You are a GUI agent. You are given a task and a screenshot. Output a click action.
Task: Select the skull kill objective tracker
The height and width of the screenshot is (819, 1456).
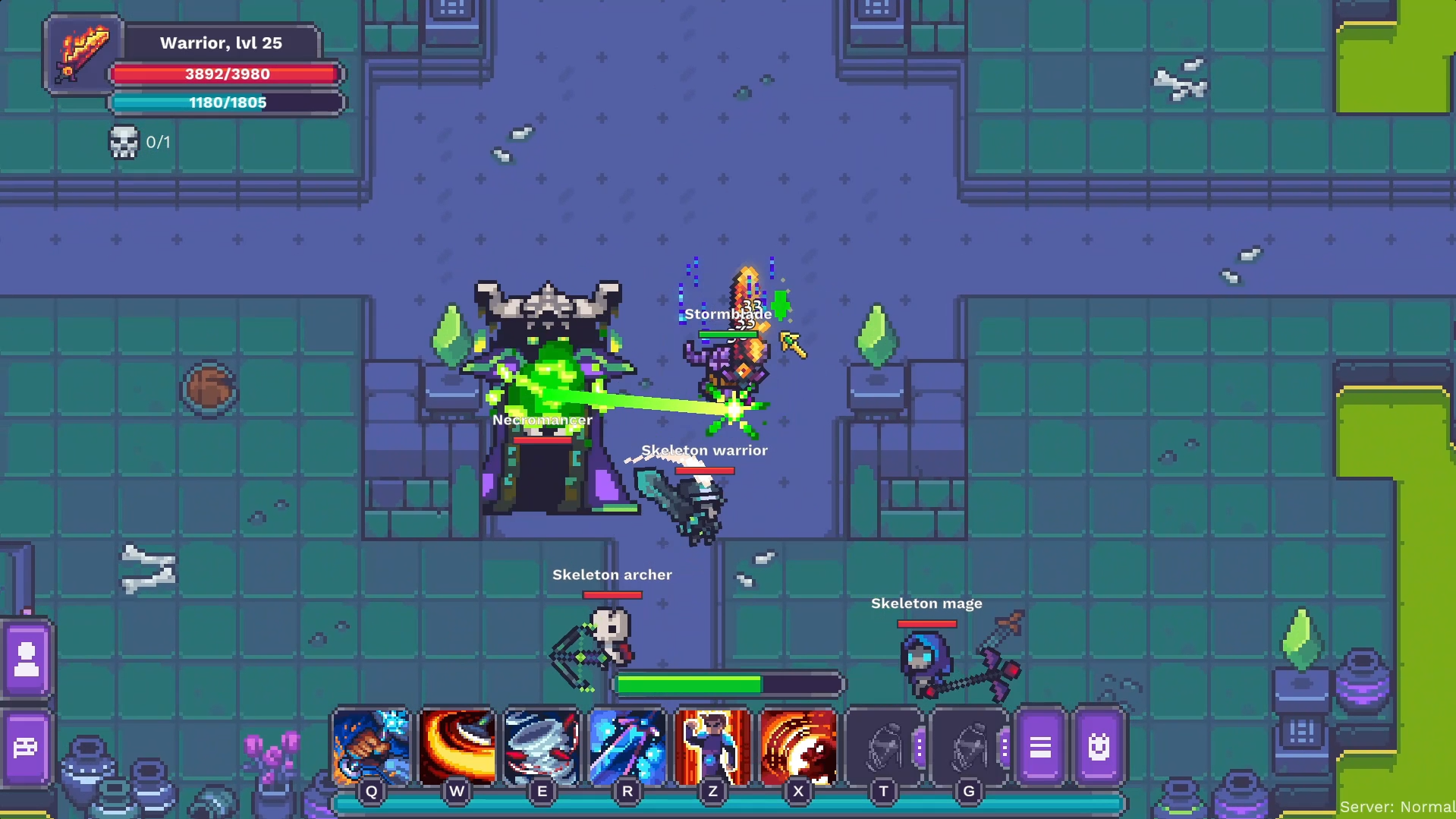(124, 142)
